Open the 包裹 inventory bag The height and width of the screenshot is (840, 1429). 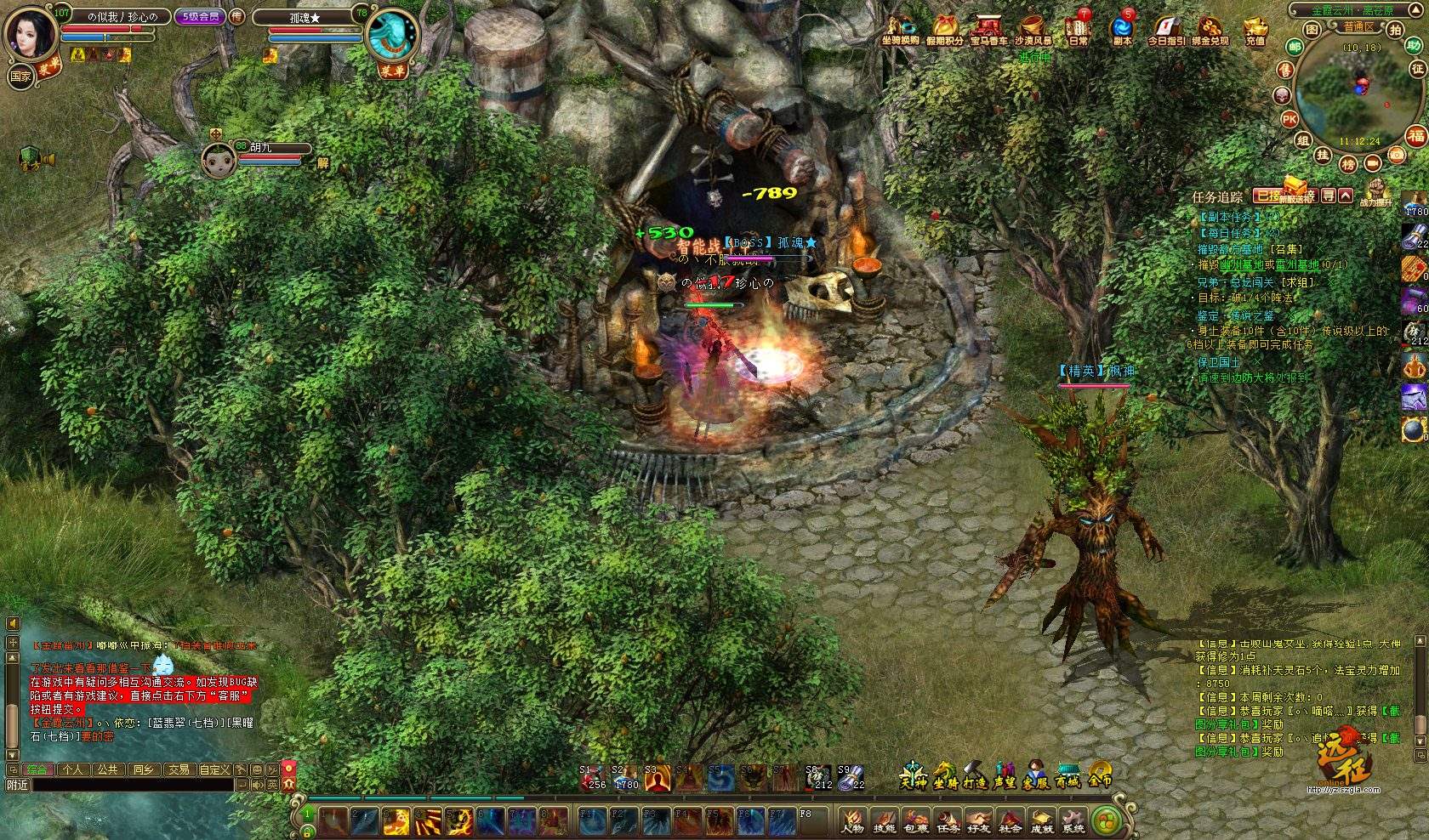click(x=916, y=820)
